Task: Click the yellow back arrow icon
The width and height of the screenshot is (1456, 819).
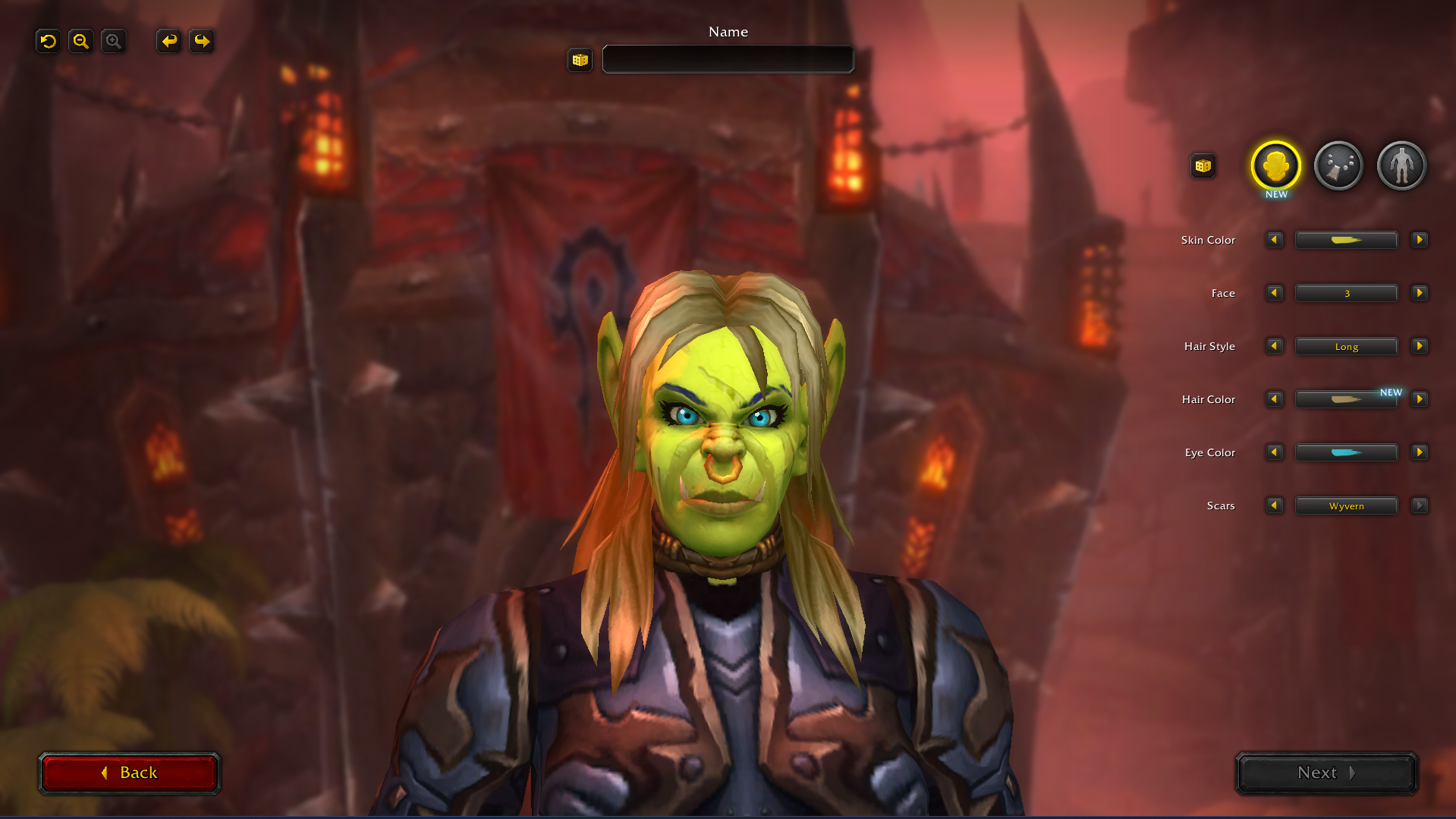Action: [x=168, y=41]
